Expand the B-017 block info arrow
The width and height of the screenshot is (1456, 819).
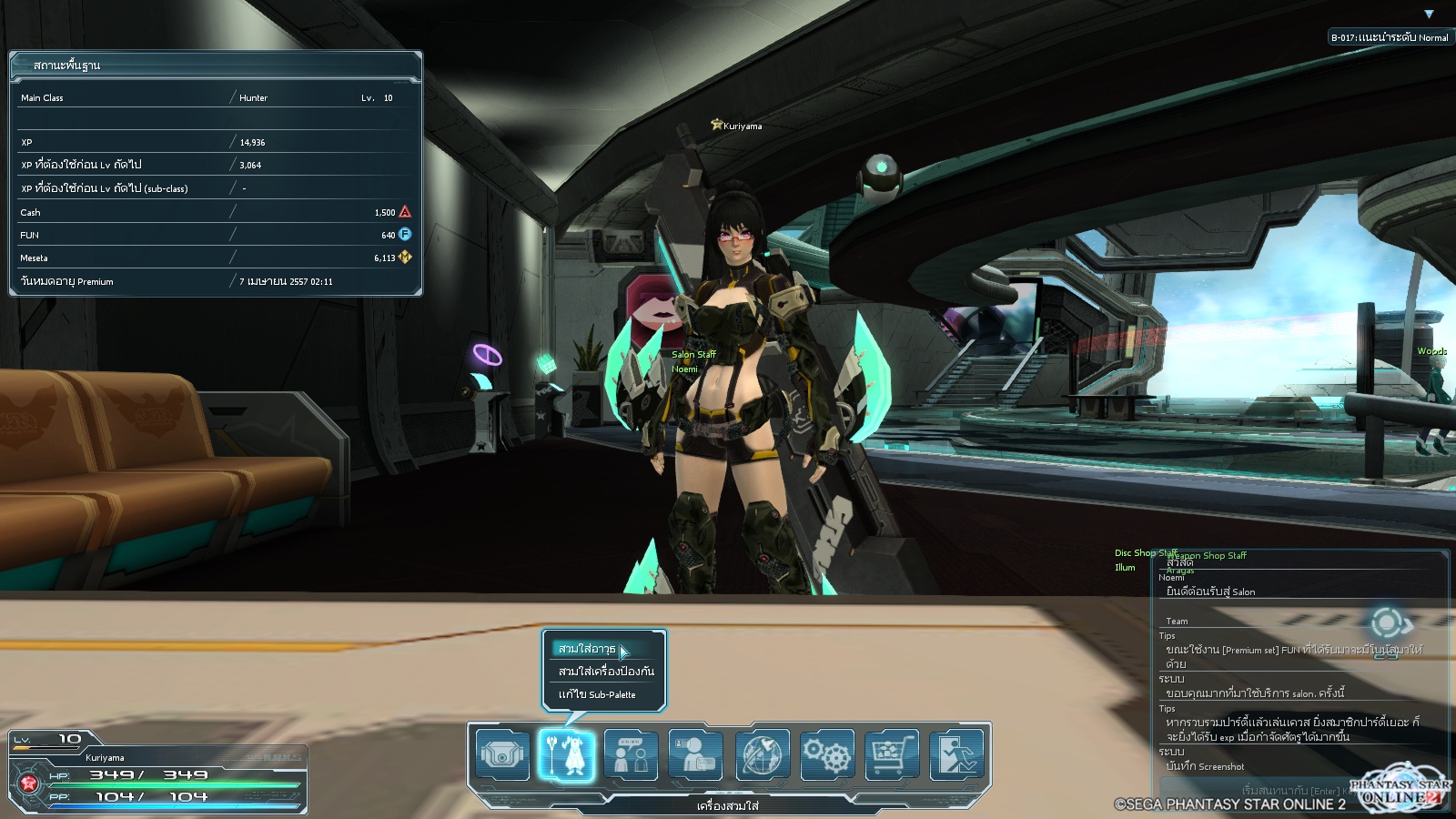pyautogui.click(x=1429, y=15)
